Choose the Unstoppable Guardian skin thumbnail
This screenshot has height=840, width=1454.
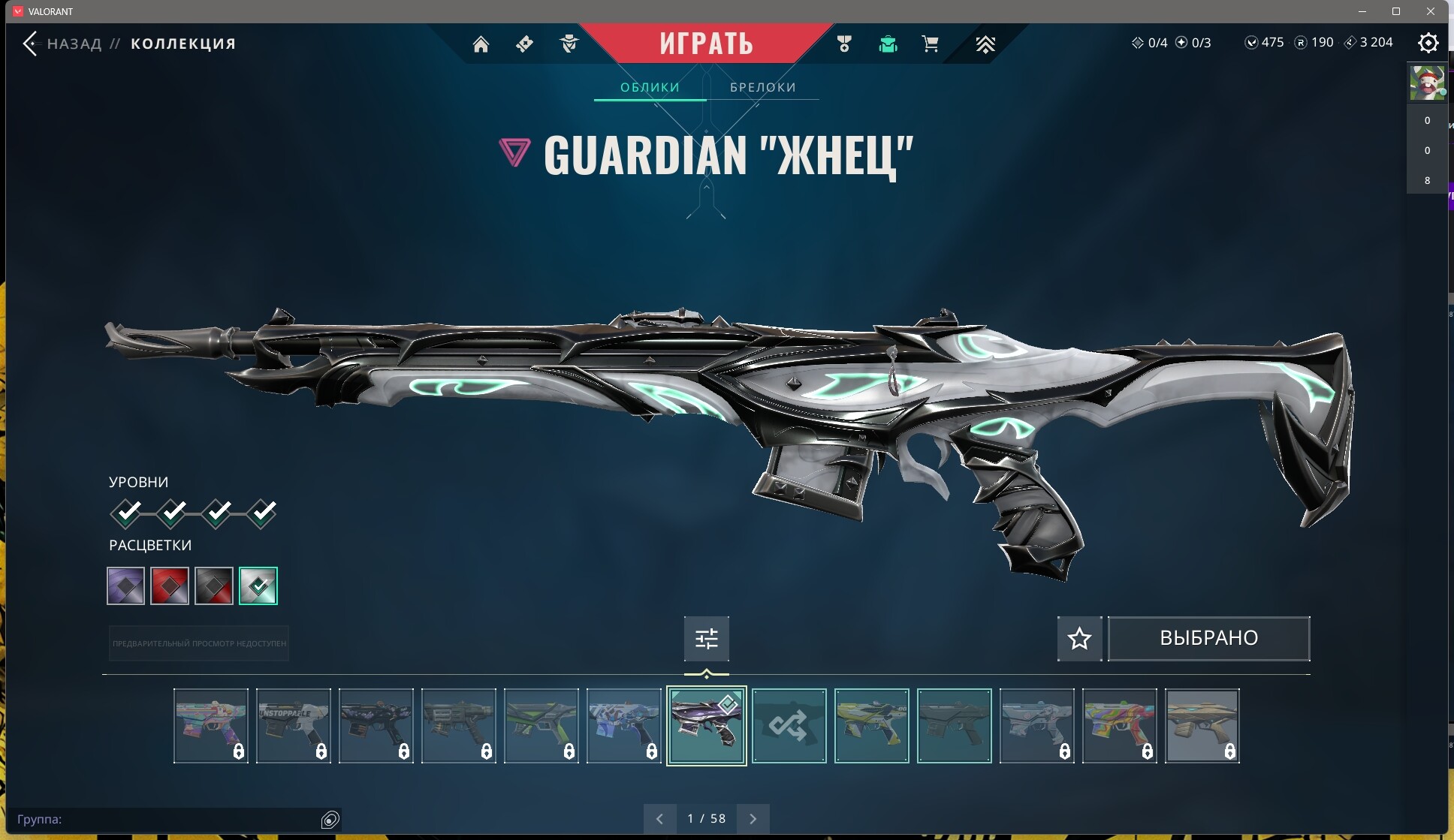293,726
